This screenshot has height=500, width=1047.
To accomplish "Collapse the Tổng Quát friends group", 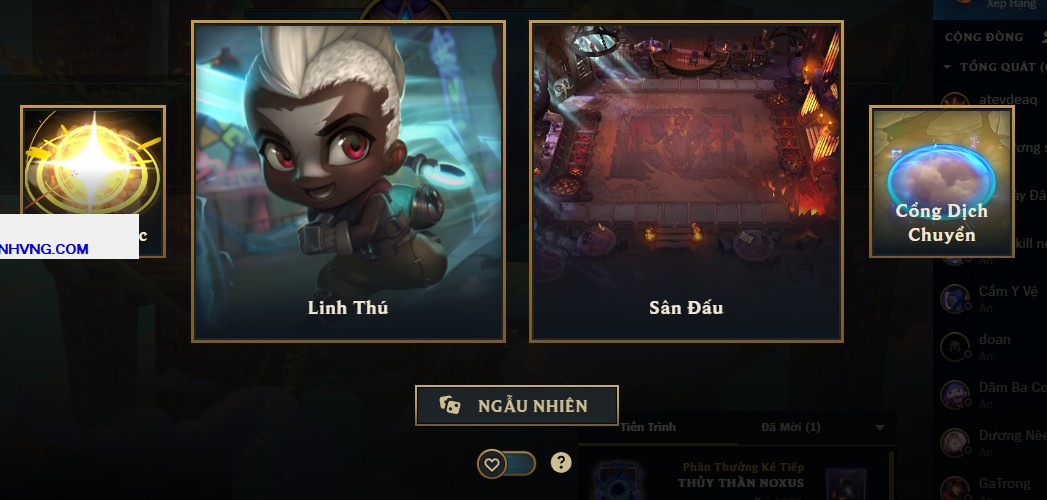I will (948, 67).
